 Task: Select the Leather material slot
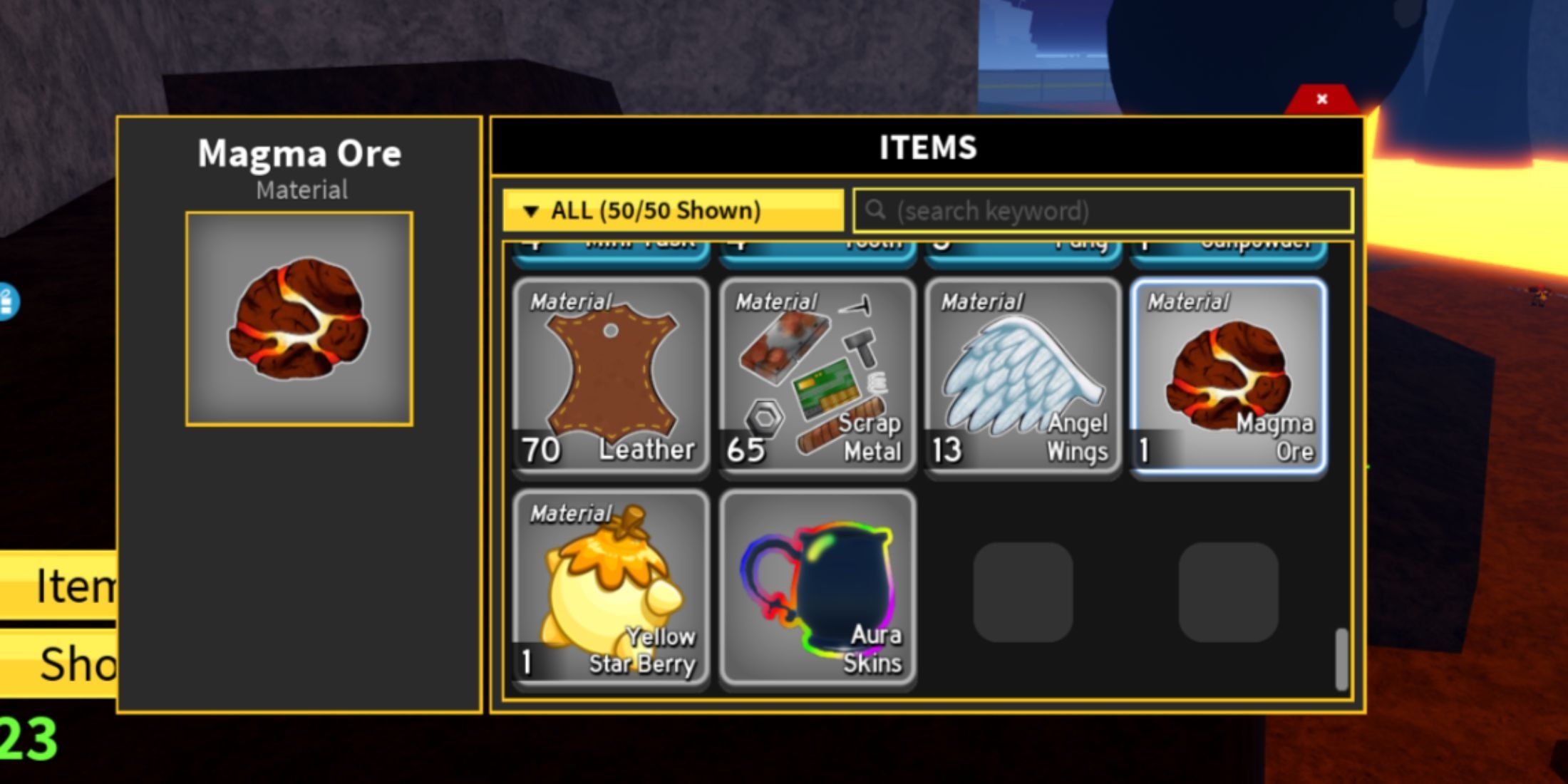[x=611, y=377]
